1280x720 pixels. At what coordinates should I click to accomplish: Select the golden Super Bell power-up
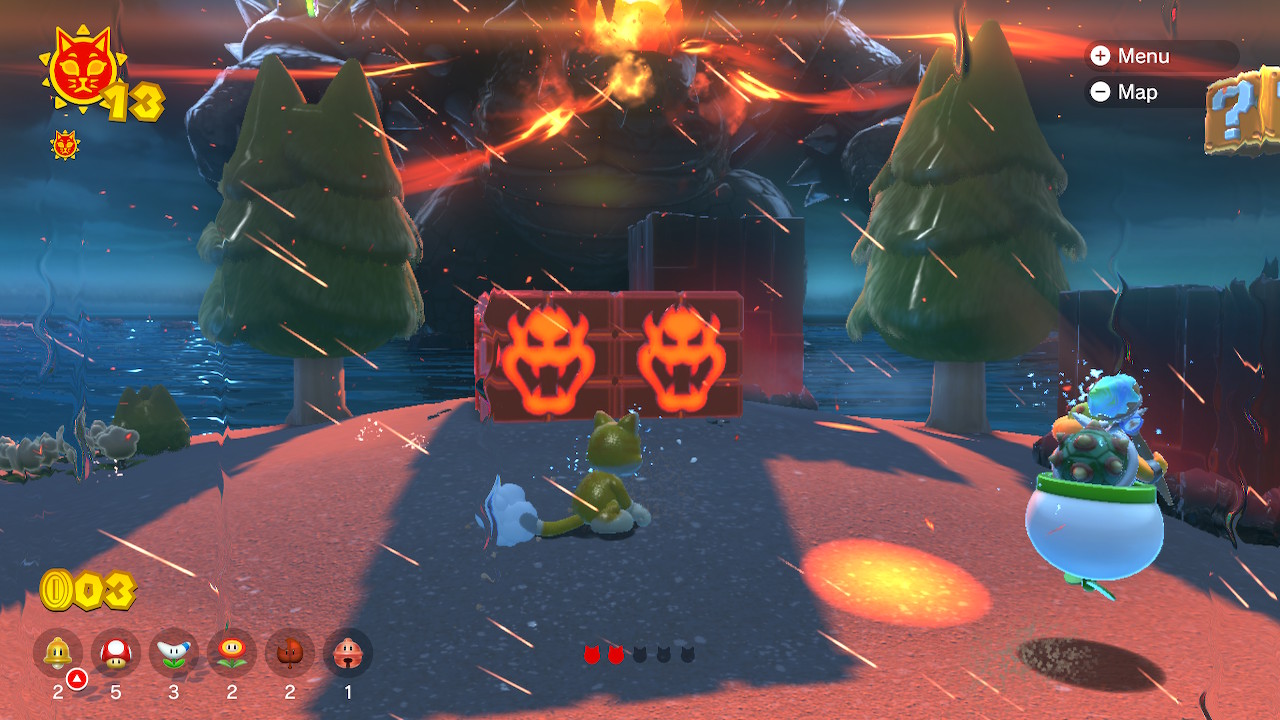58,653
